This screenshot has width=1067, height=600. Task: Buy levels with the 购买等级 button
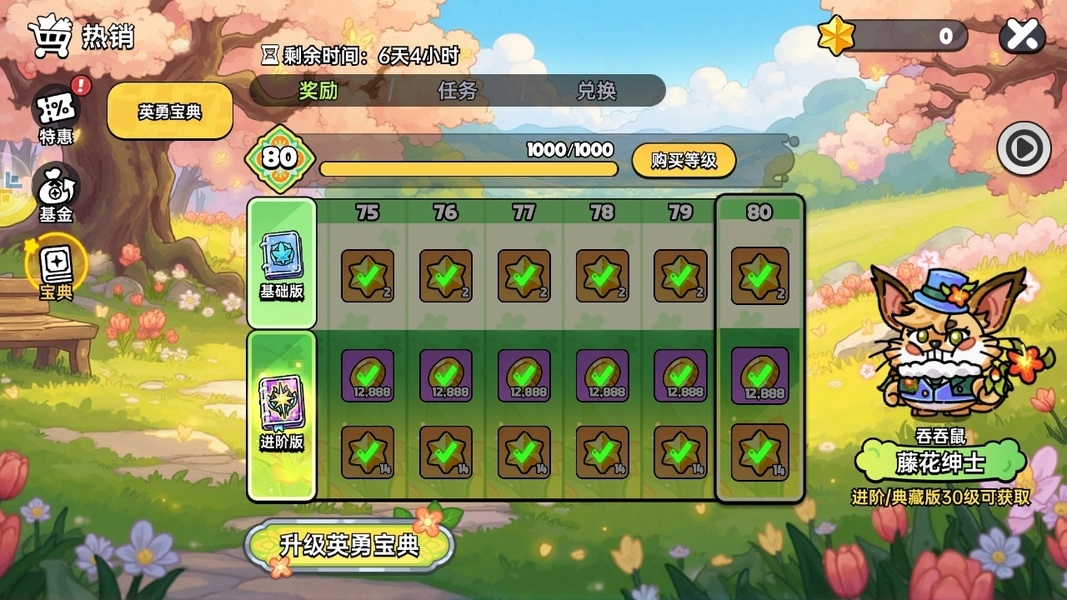(x=684, y=160)
